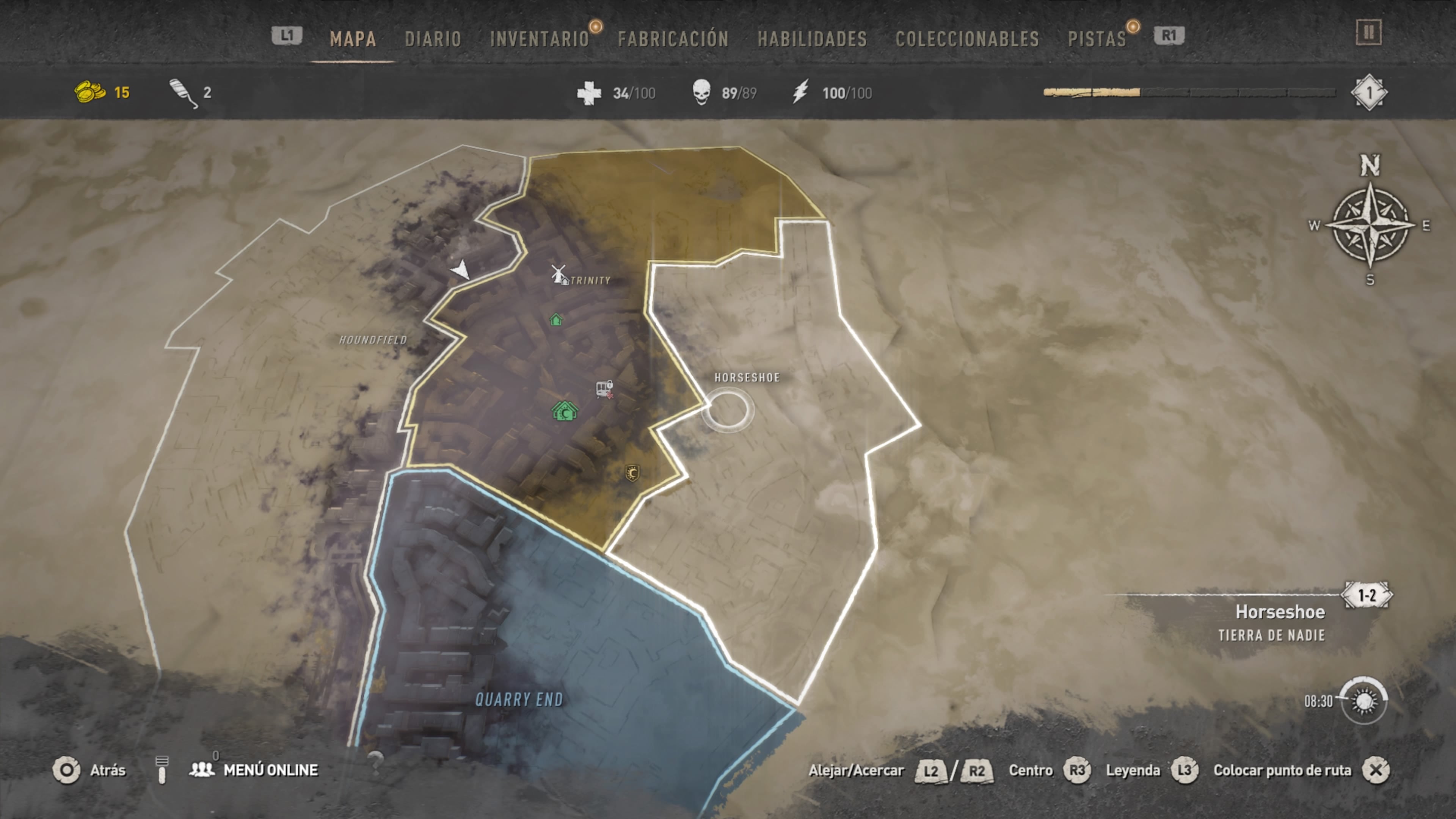
Task: Choose the large green safe house marker
Action: 565,411
